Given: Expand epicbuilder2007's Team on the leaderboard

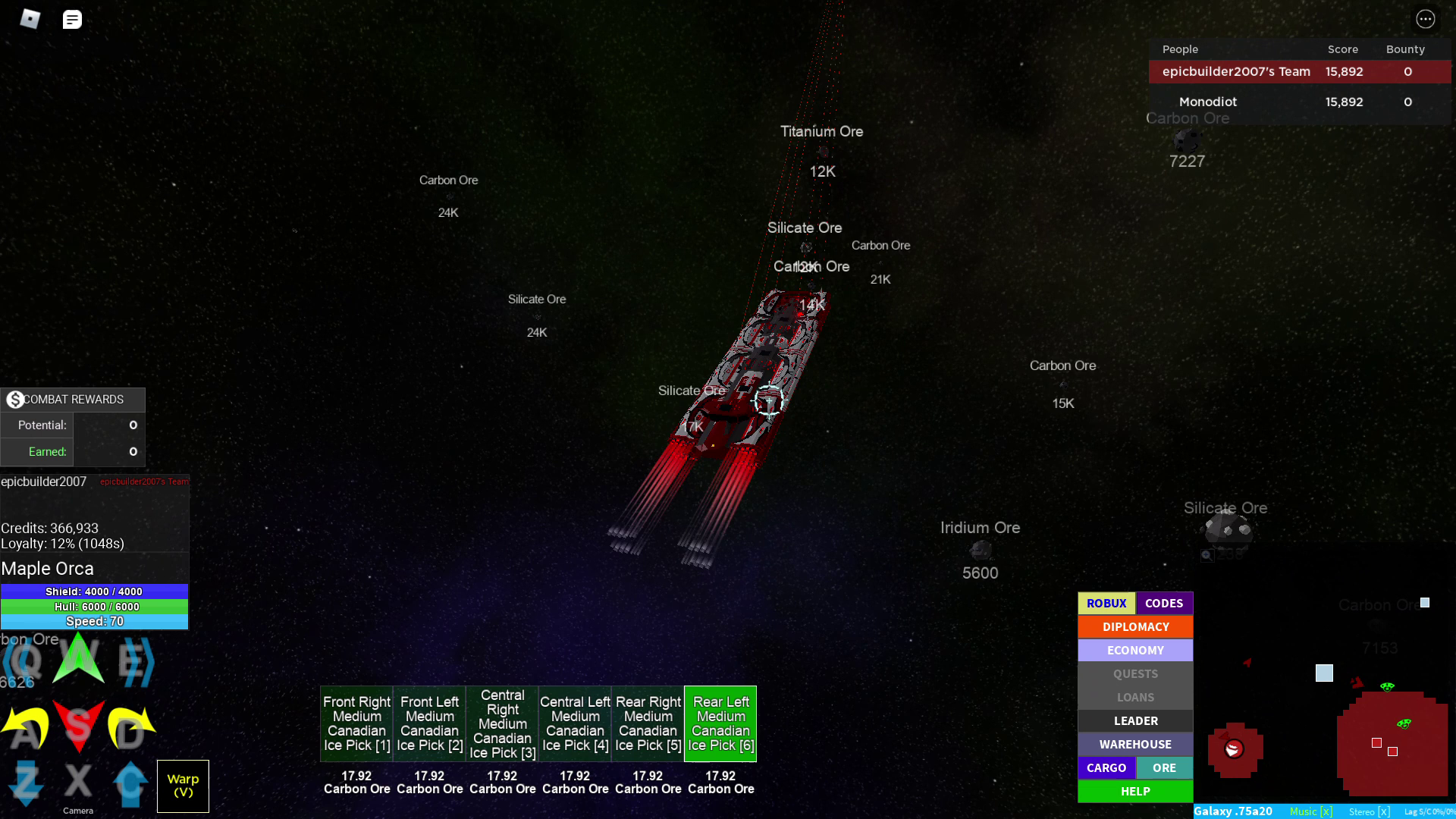Looking at the screenshot, I should tap(1236, 71).
